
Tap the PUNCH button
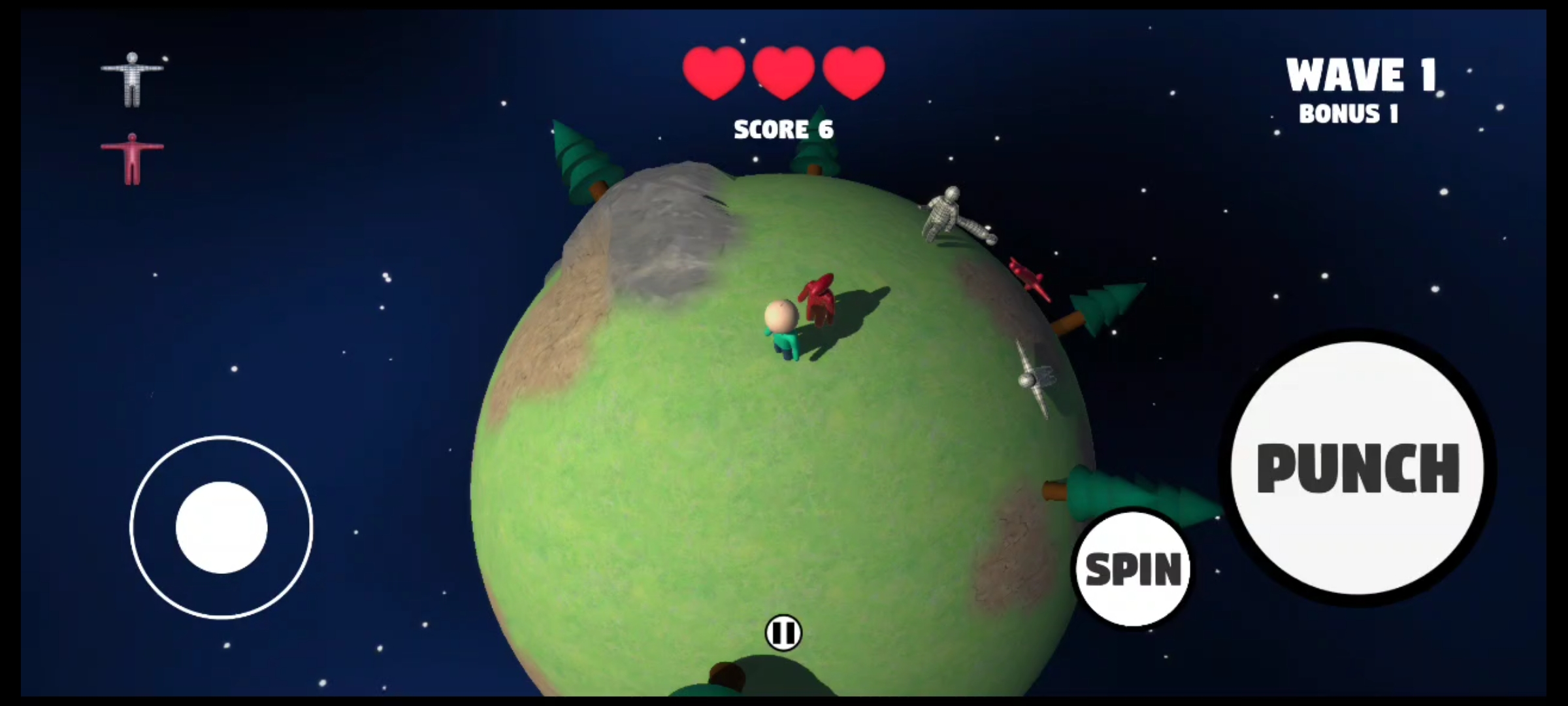pyautogui.click(x=1358, y=465)
